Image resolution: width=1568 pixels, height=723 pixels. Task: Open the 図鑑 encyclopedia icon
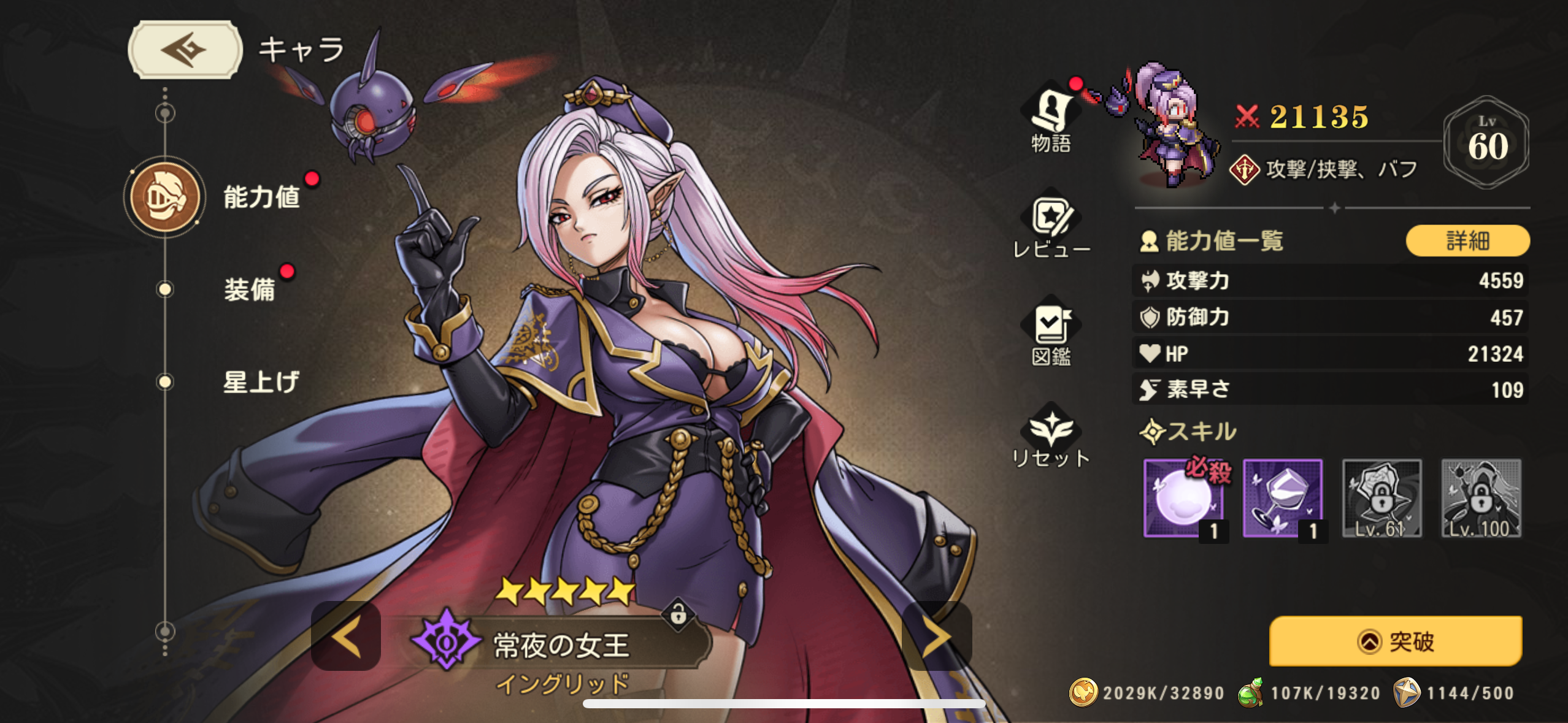pos(1051,334)
